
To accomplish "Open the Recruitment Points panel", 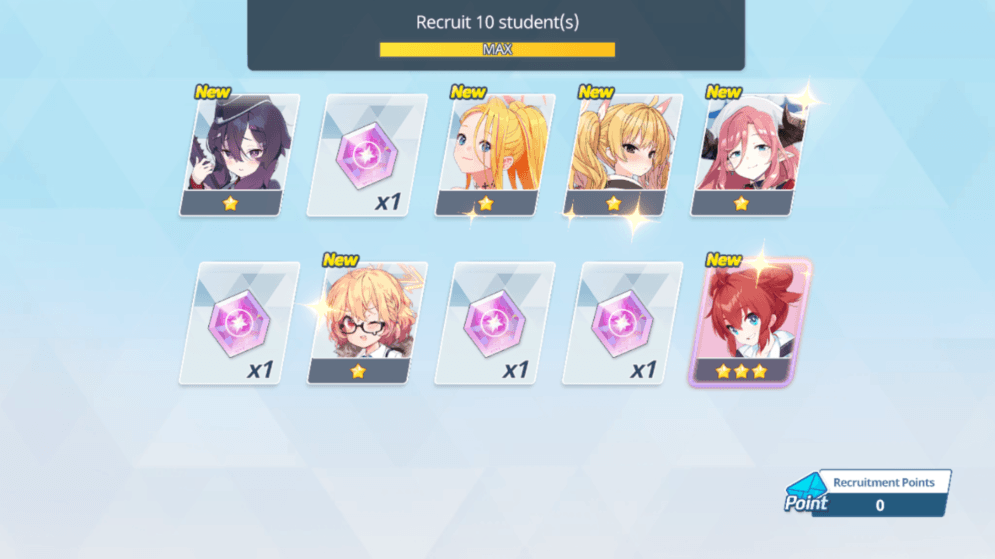I will coord(868,493).
